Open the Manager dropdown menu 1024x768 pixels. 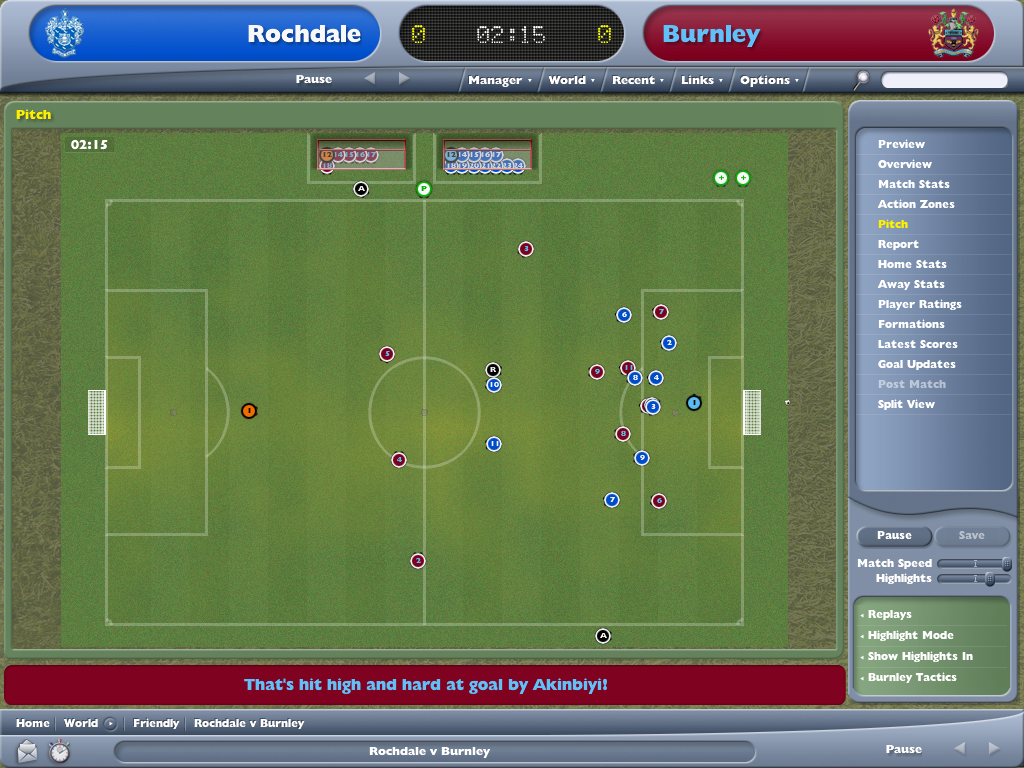pos(499,80)
